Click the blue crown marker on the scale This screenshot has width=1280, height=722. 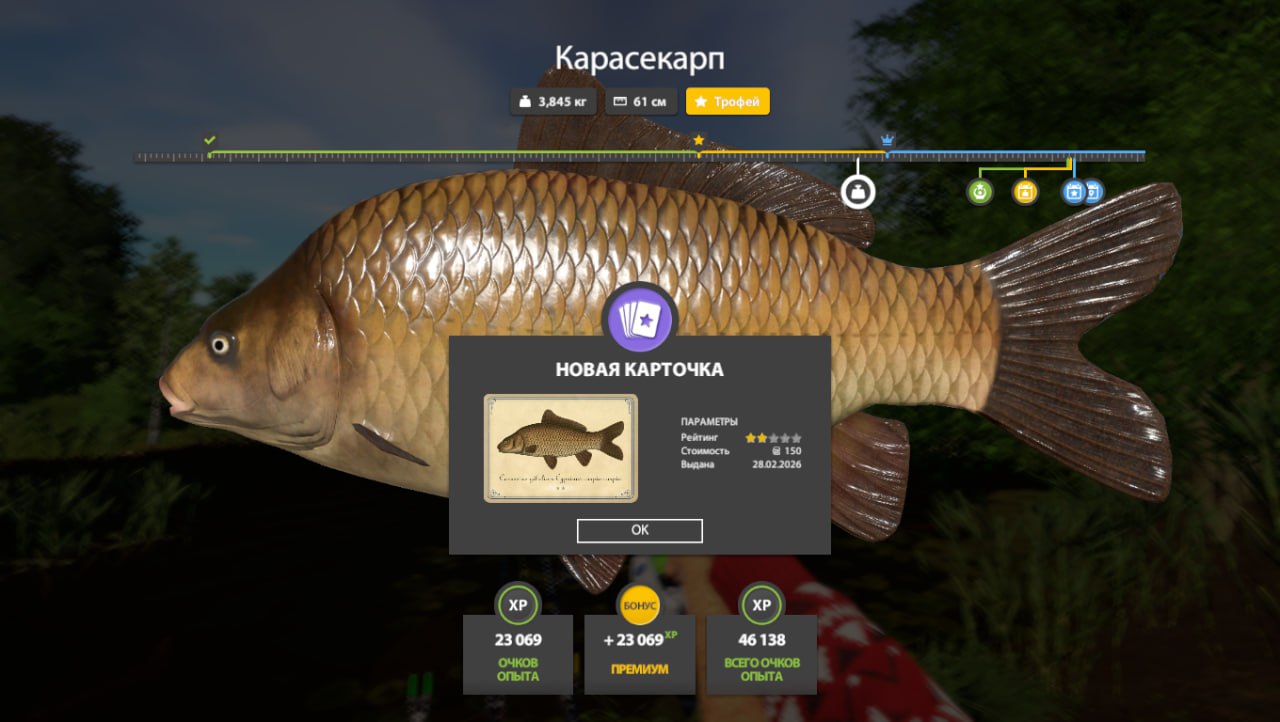click(x=887, y=141)
